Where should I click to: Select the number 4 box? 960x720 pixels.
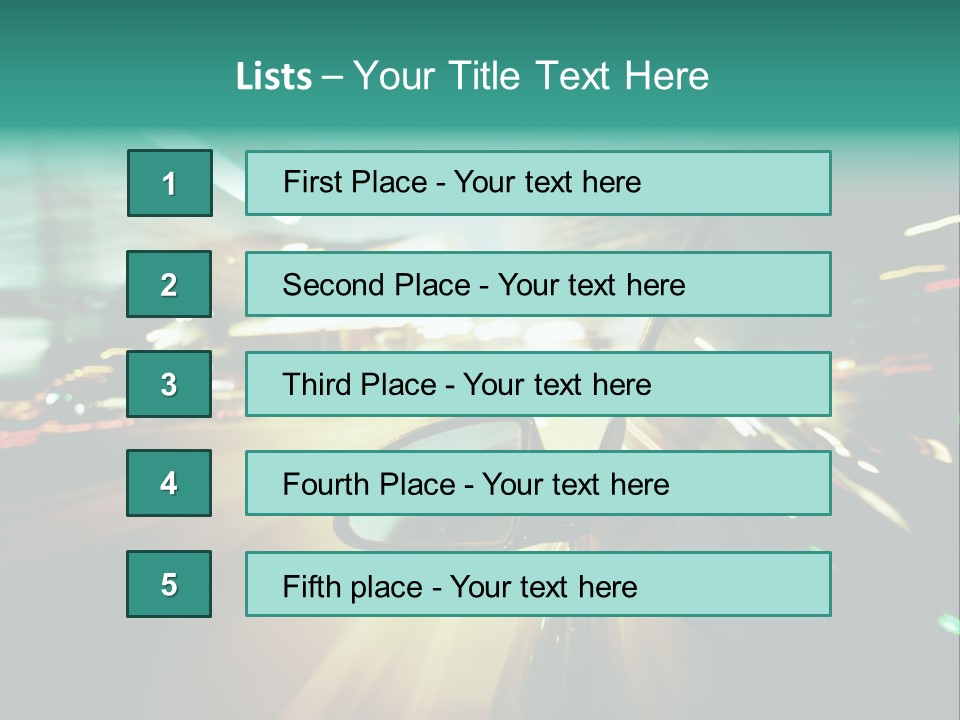point(169,484)
